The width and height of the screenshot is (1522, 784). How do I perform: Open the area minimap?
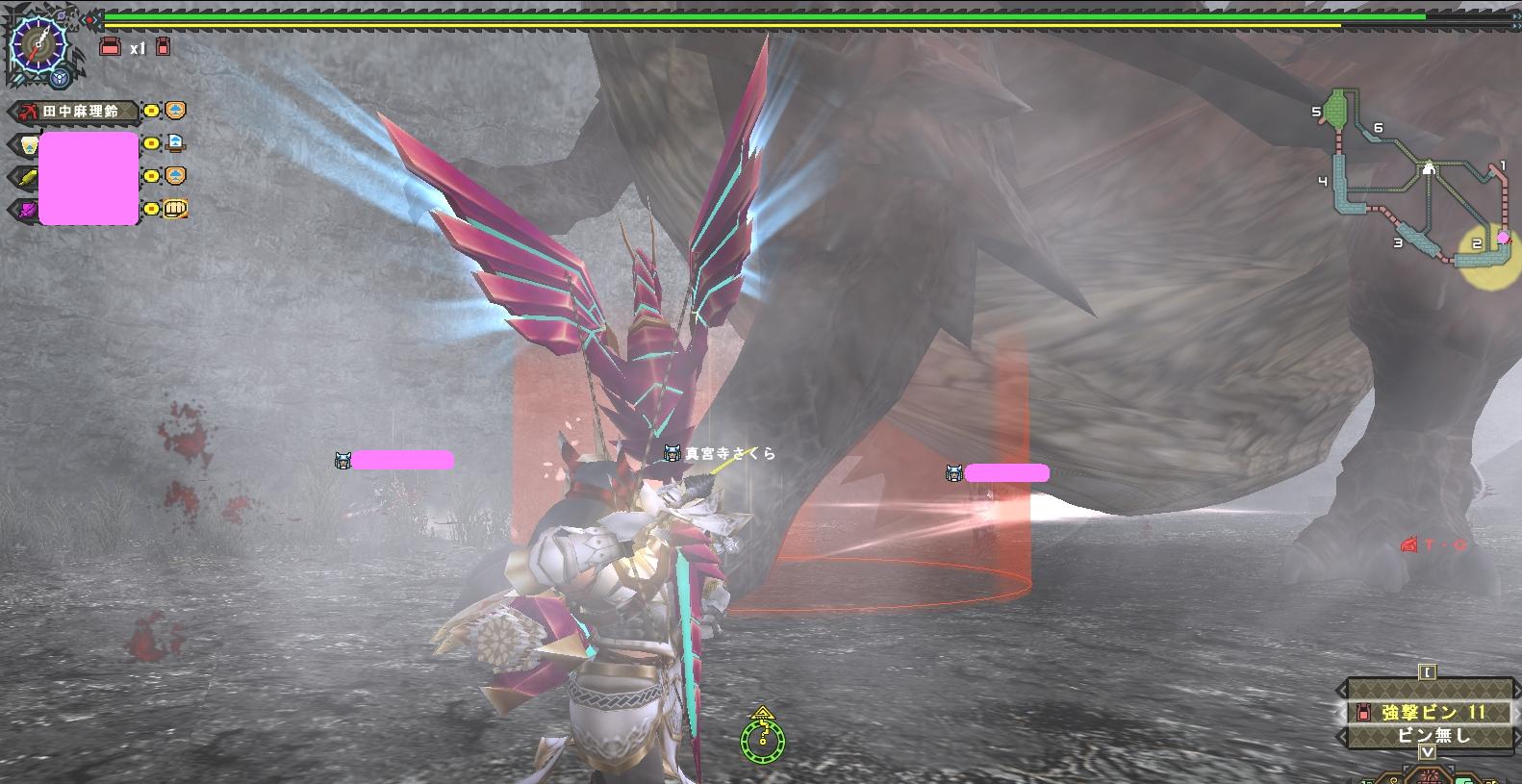pyautogui.click(x=1414, y=179)
